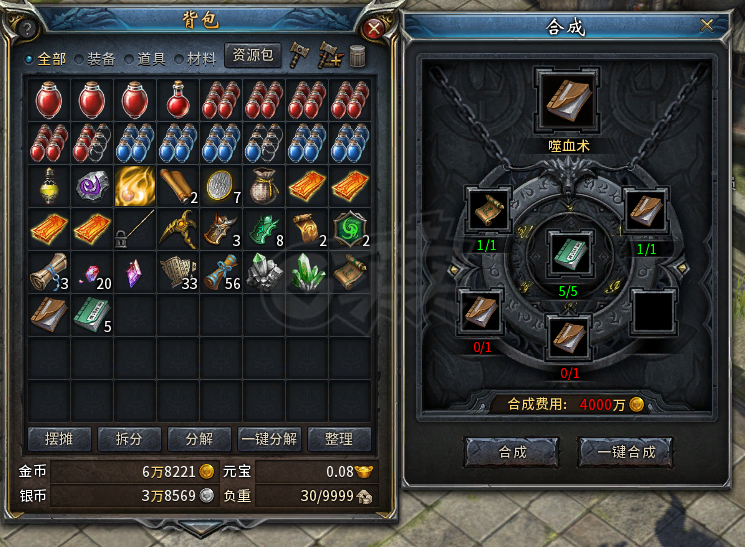Viewport: 745px width, 547px height.
Task: Activate 一键分解 one-click decompose
Action: (x=269, y=439)
